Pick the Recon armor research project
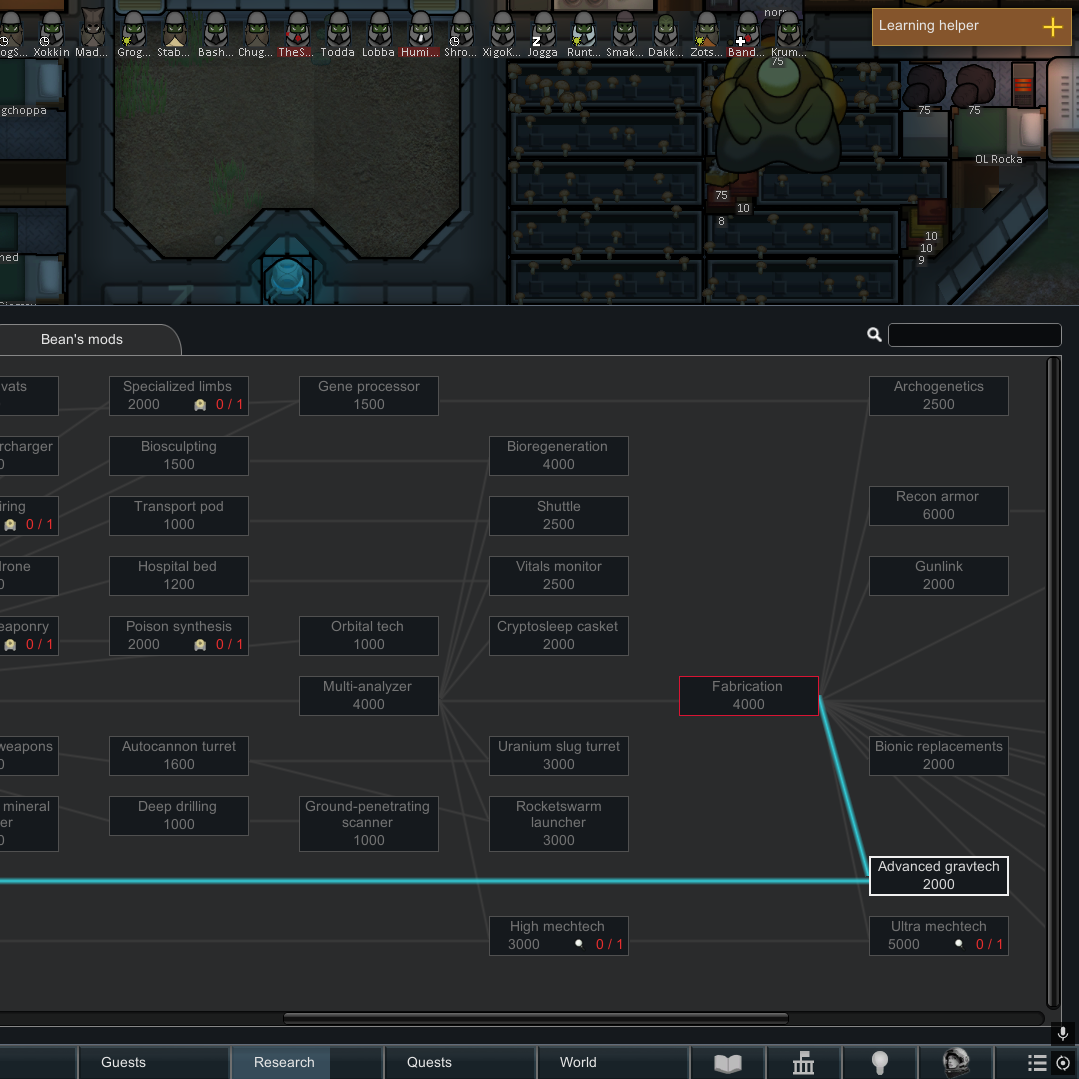Image resolution: width=1079 pixels, height=1079 pixels. [x=938, y=505]
